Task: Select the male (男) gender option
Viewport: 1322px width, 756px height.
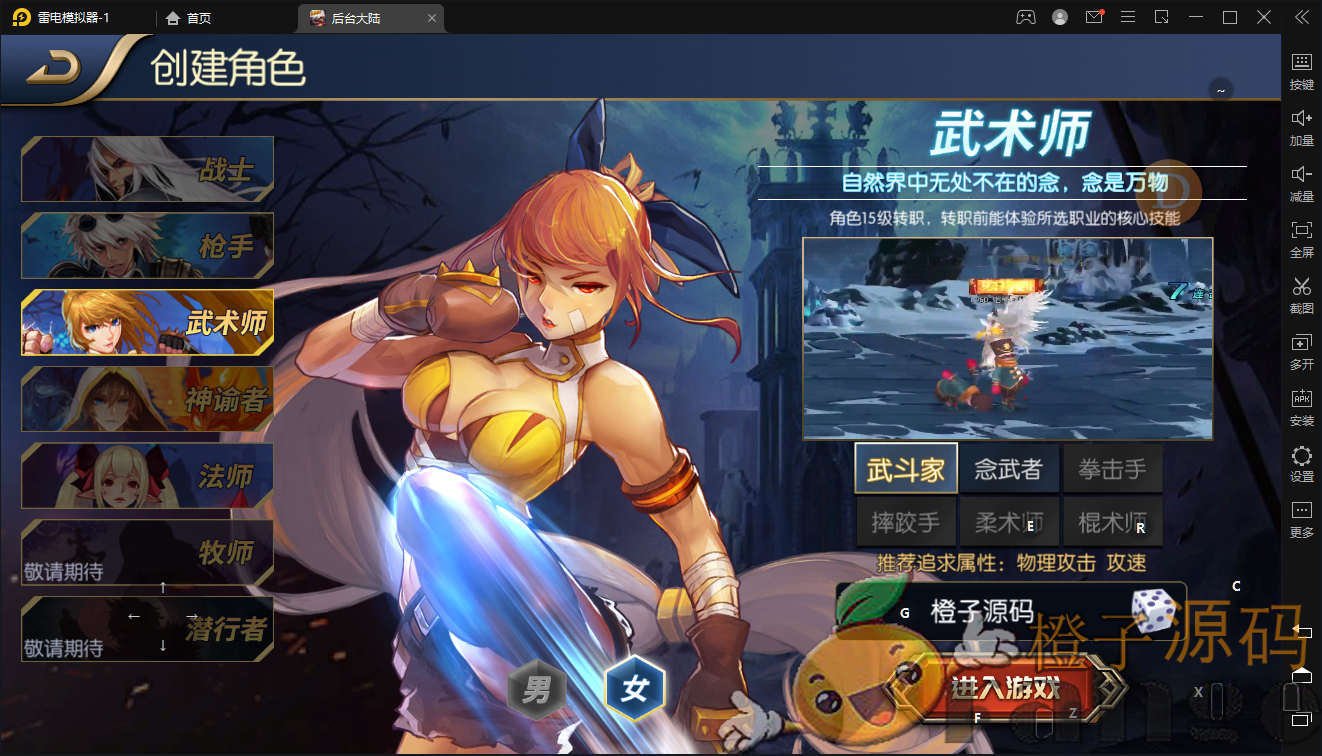Action: 536,688
